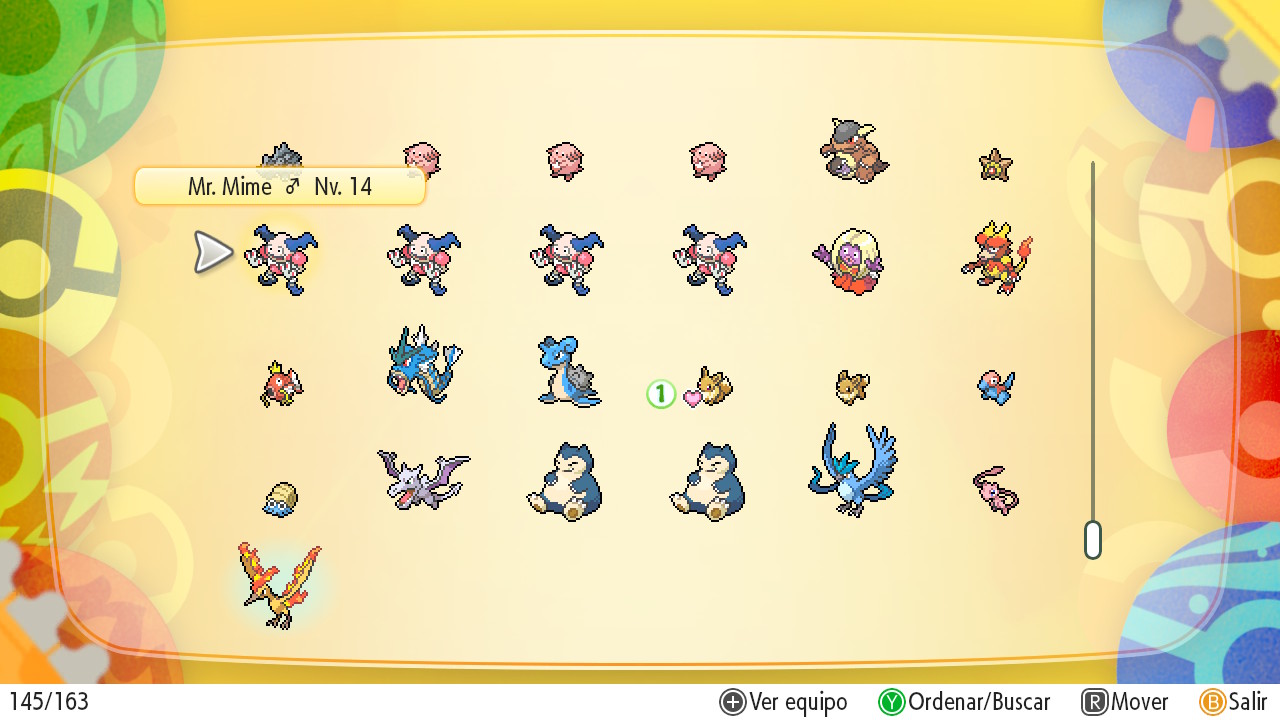This screenshot has height=720, width=1280.
Task: Click the highlighted Mr. Mime beside the cursor
Action: pyautogui.click(x=281, y=259)
